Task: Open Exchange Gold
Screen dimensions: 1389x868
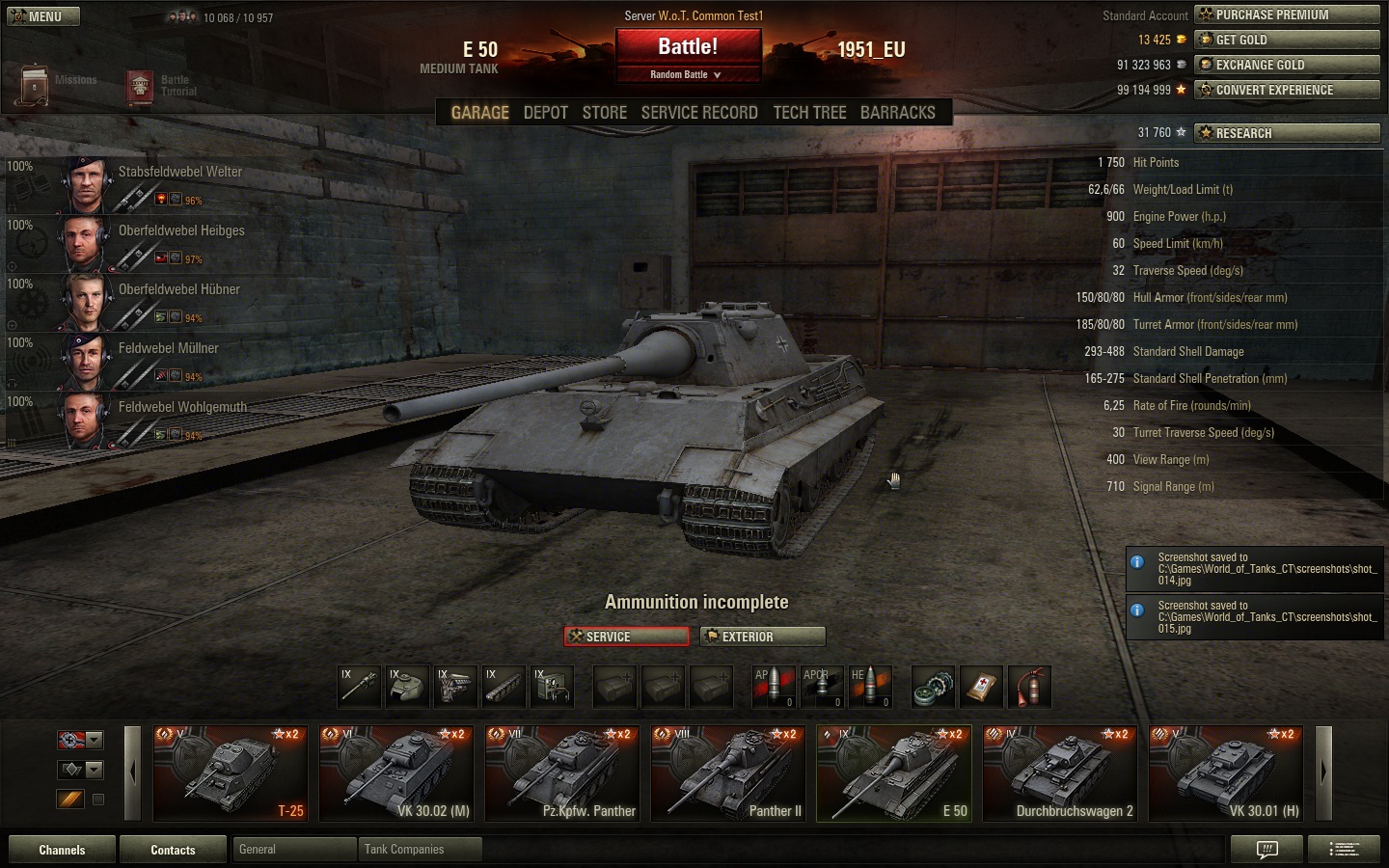Action: coord(1287,65)
